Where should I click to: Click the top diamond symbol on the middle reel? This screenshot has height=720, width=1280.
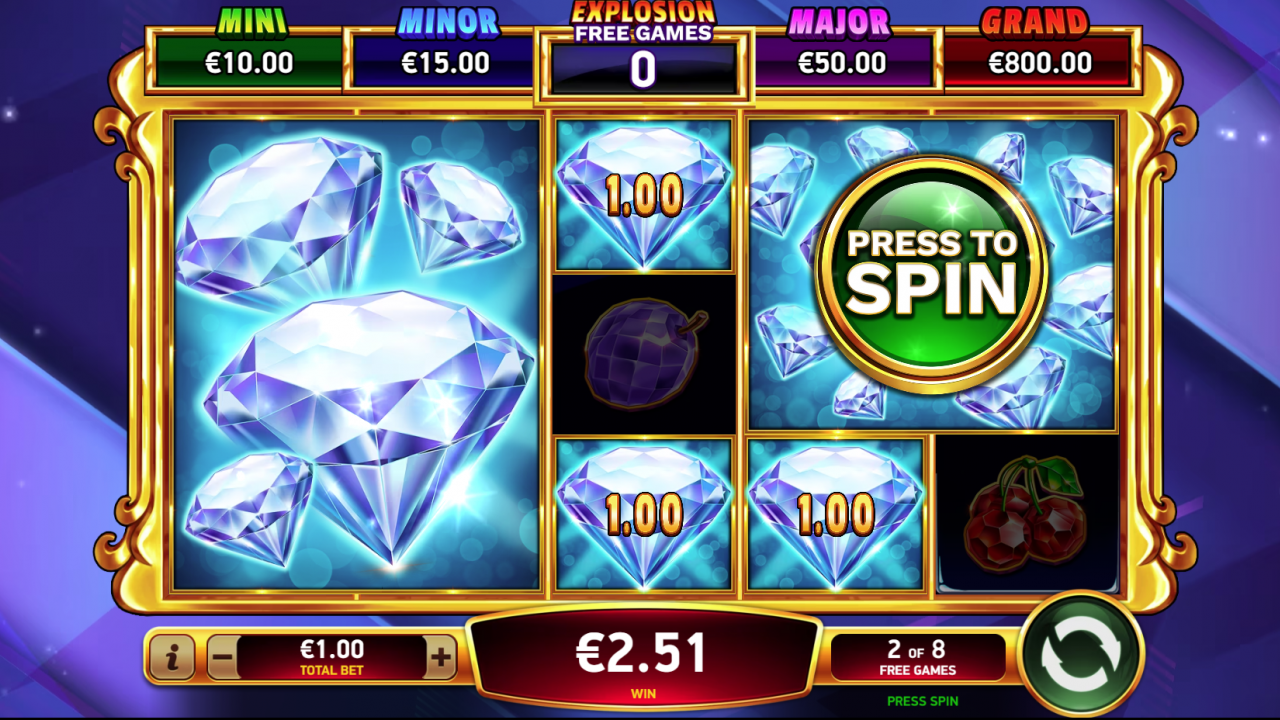point(643,195)
